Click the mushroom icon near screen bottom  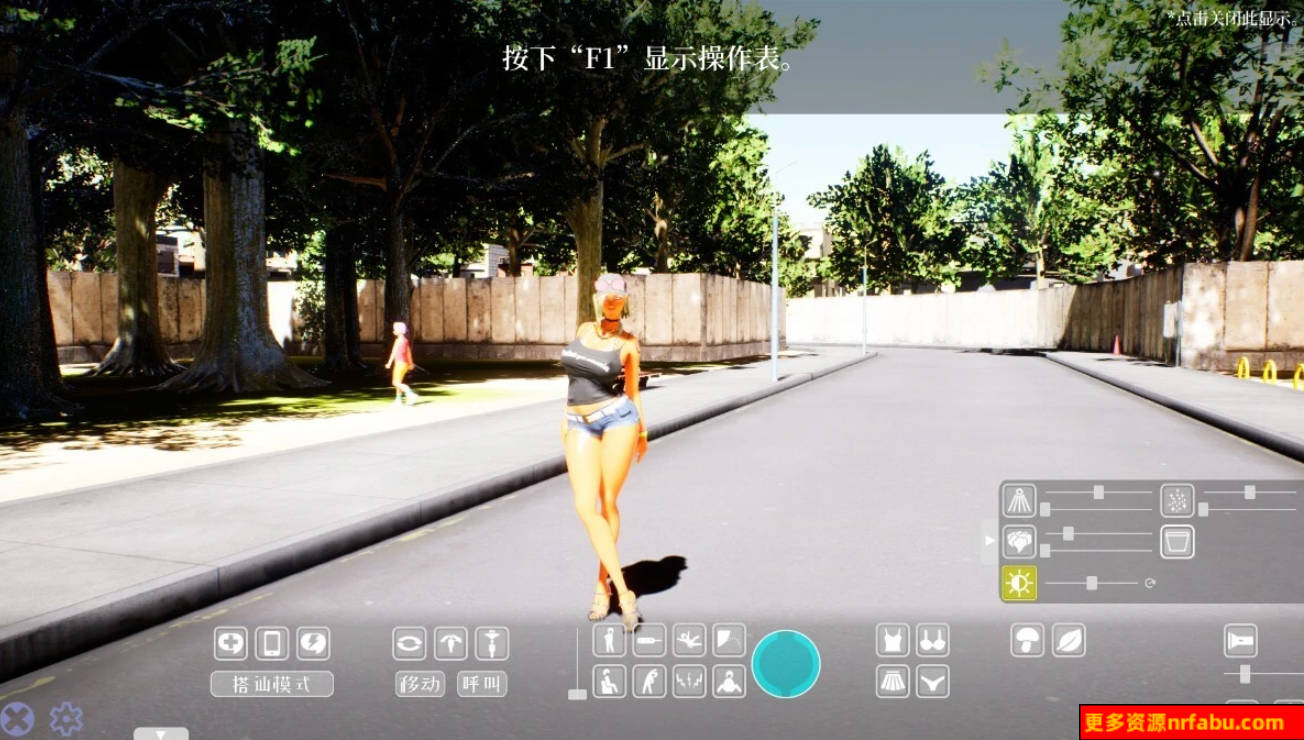tap(1027, 640)
